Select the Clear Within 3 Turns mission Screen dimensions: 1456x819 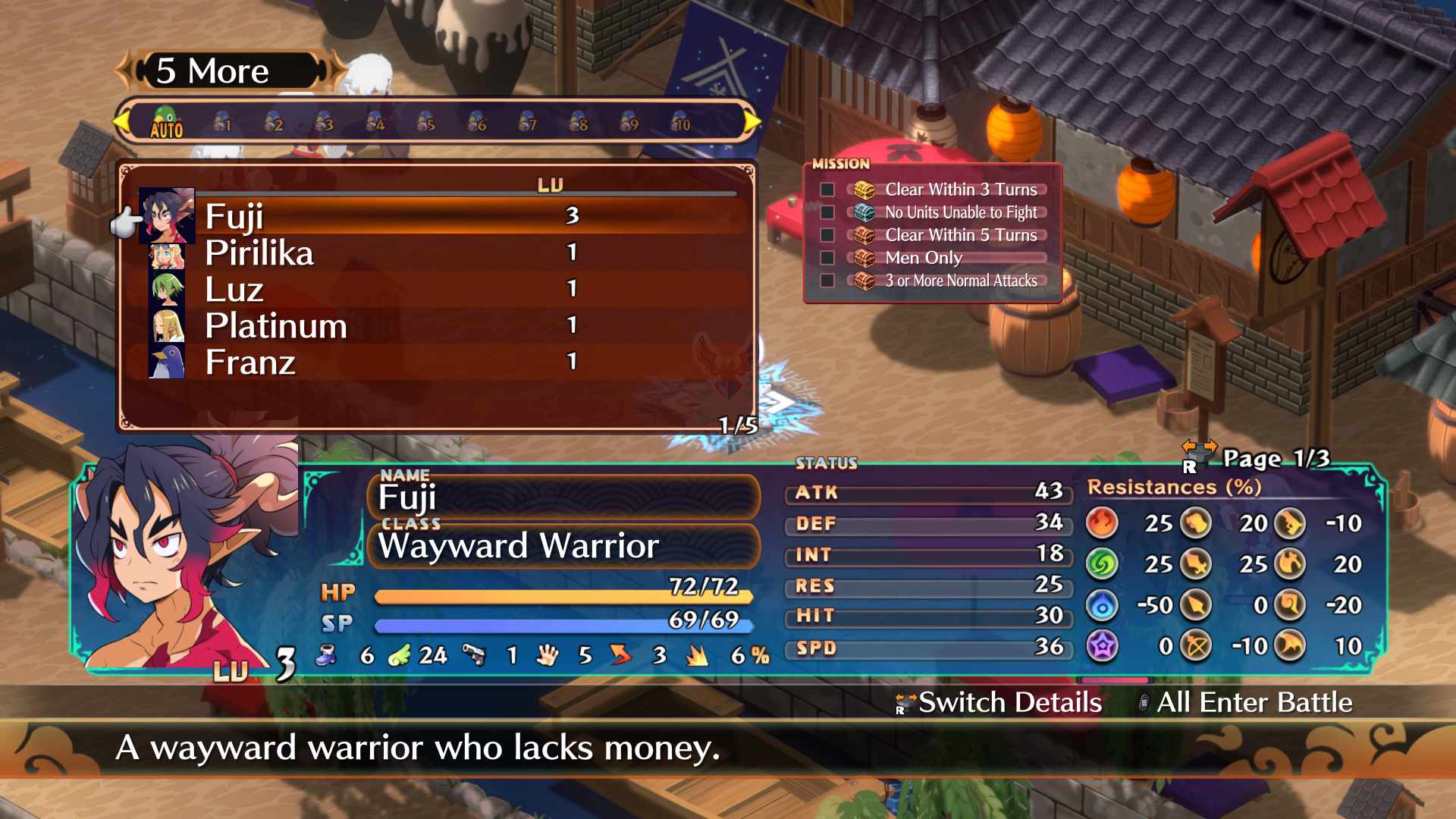point(960,190)
